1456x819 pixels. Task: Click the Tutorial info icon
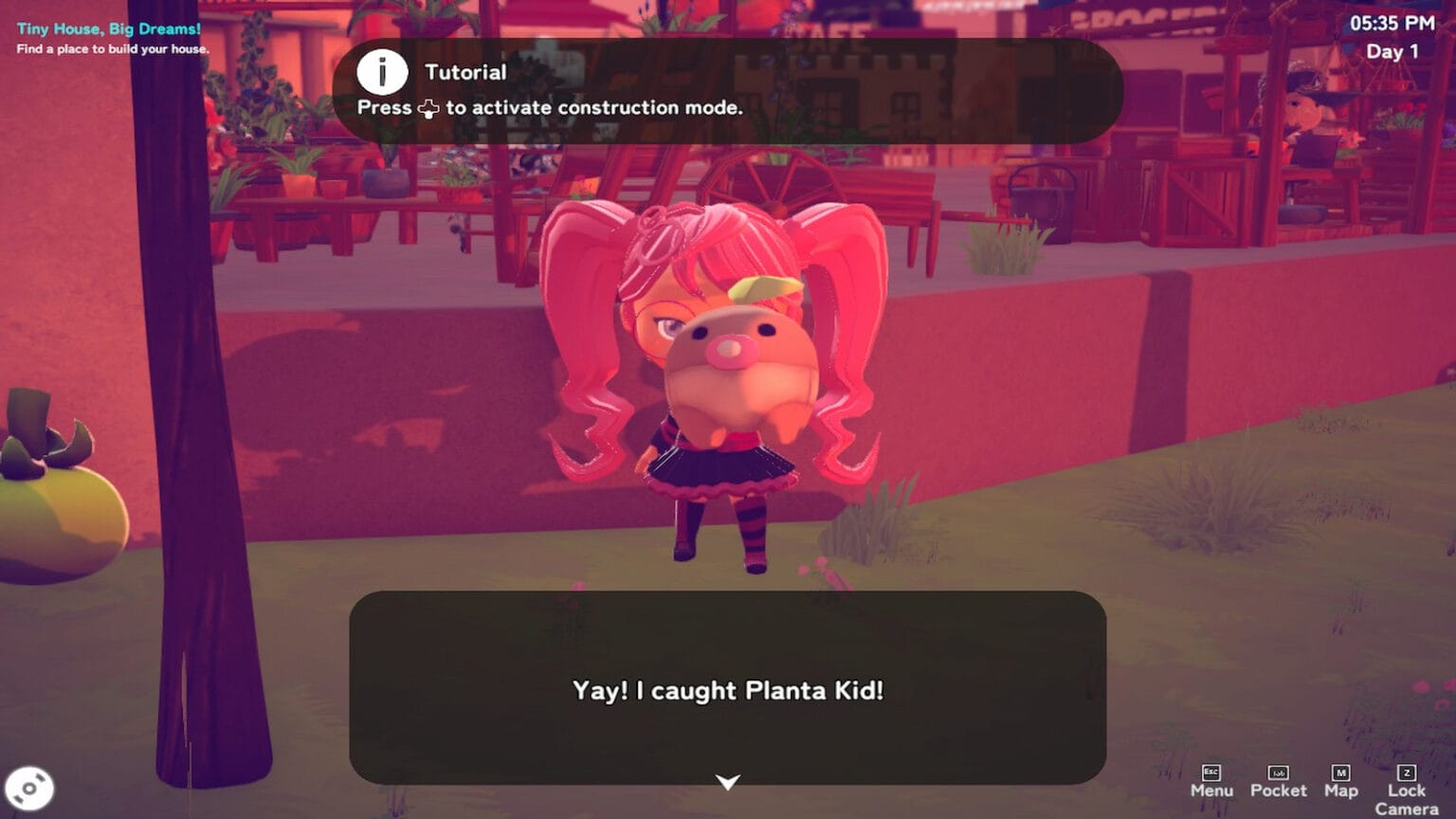[x=383, y=71]
